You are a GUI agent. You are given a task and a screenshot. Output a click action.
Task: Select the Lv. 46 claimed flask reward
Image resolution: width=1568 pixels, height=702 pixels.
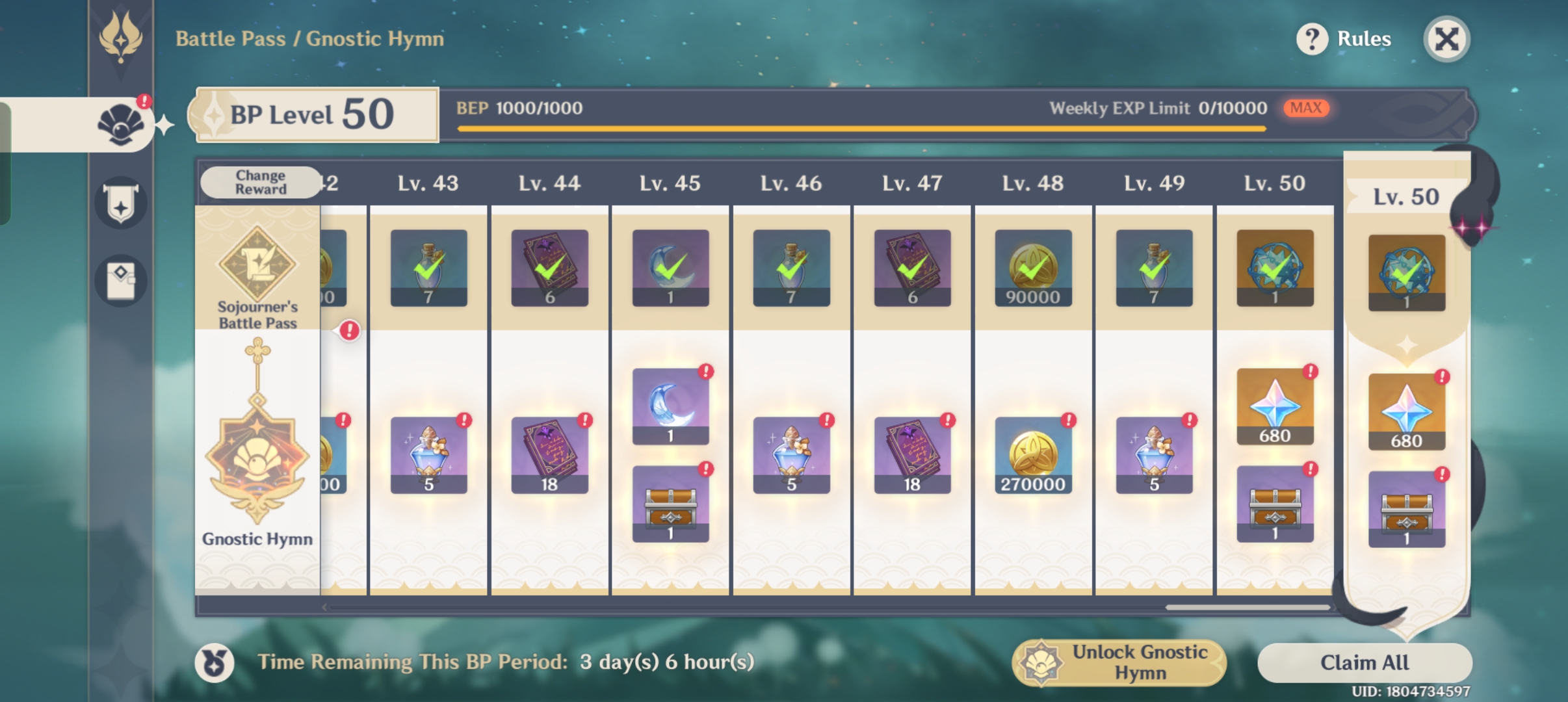point(791,268)
